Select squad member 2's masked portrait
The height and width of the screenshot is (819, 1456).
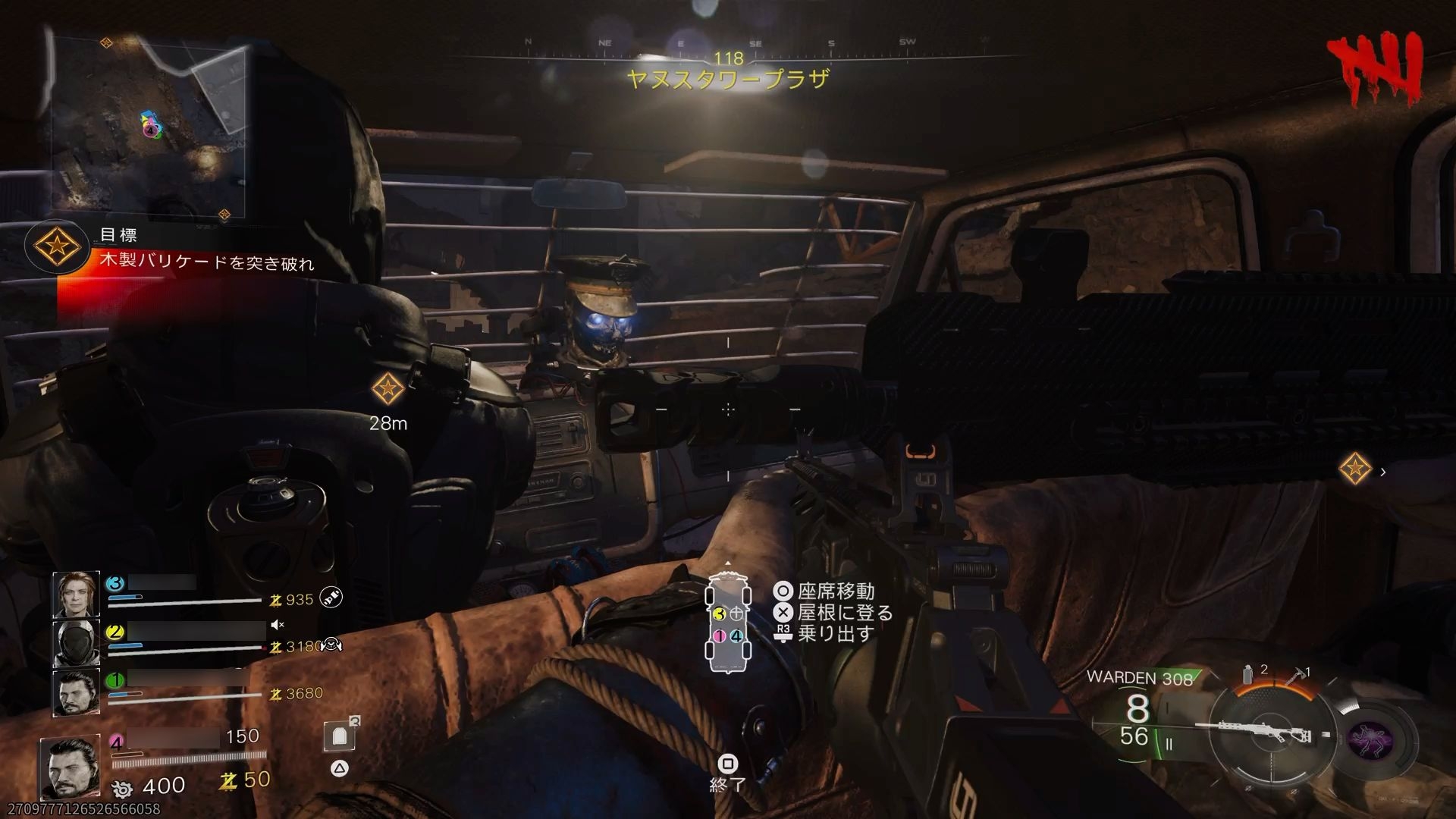pos(76,643)
